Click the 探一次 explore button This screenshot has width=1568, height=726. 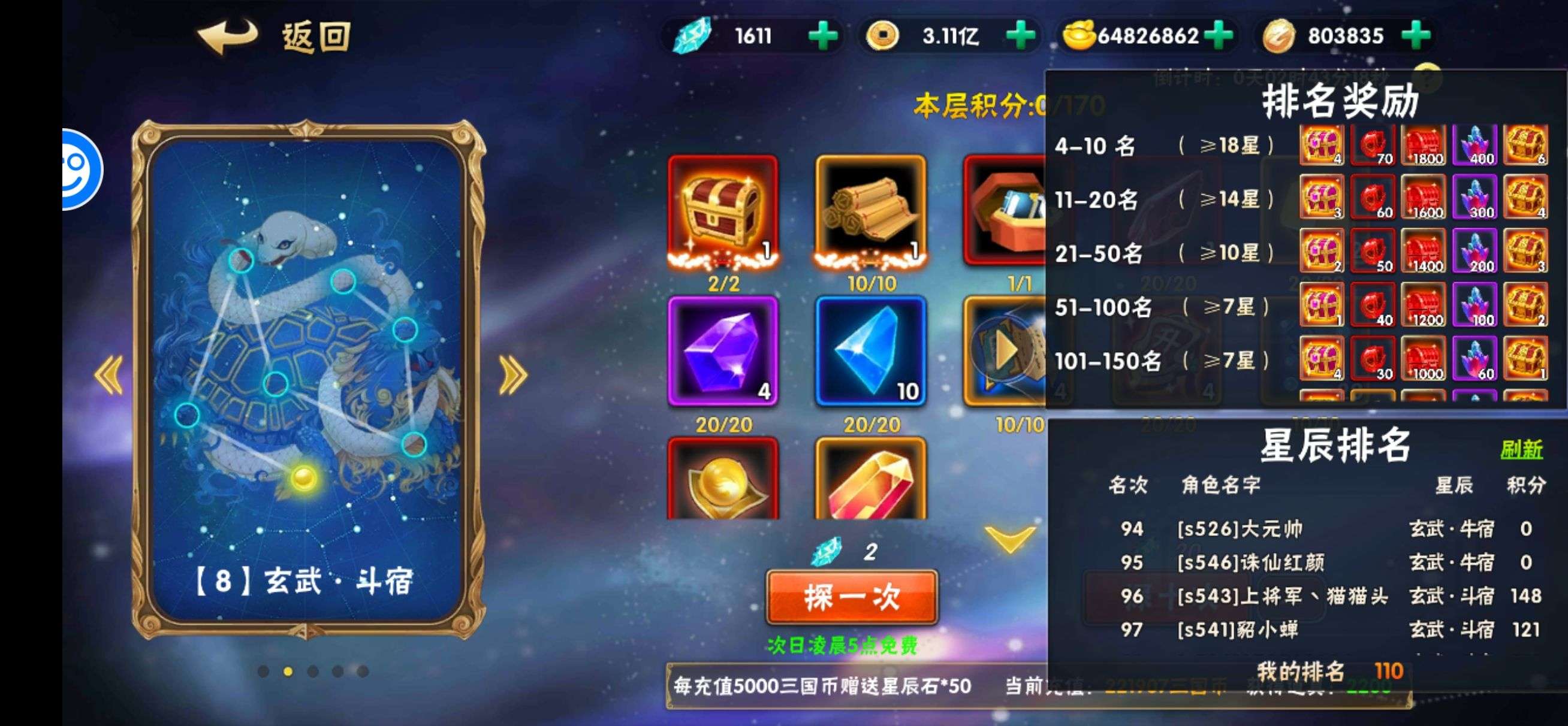click(851, 598)
